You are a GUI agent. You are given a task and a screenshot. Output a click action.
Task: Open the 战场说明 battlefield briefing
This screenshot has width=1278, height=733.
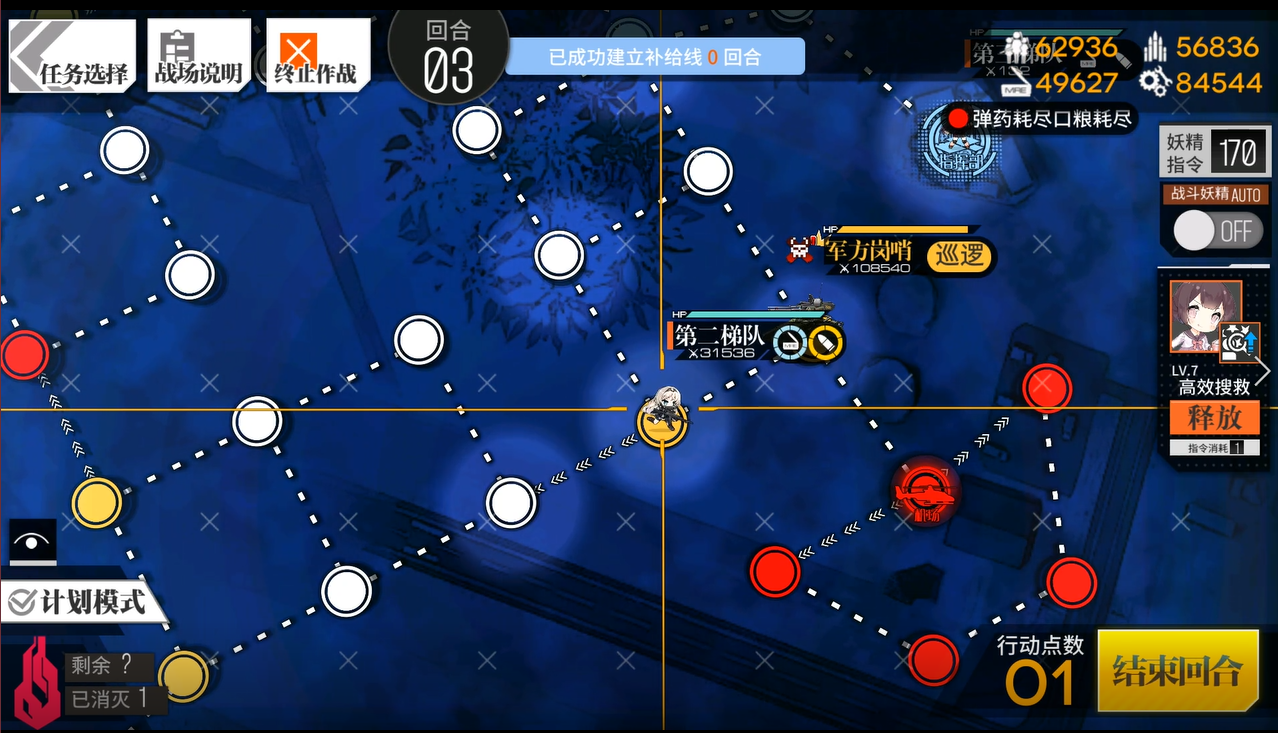point(198,55)
